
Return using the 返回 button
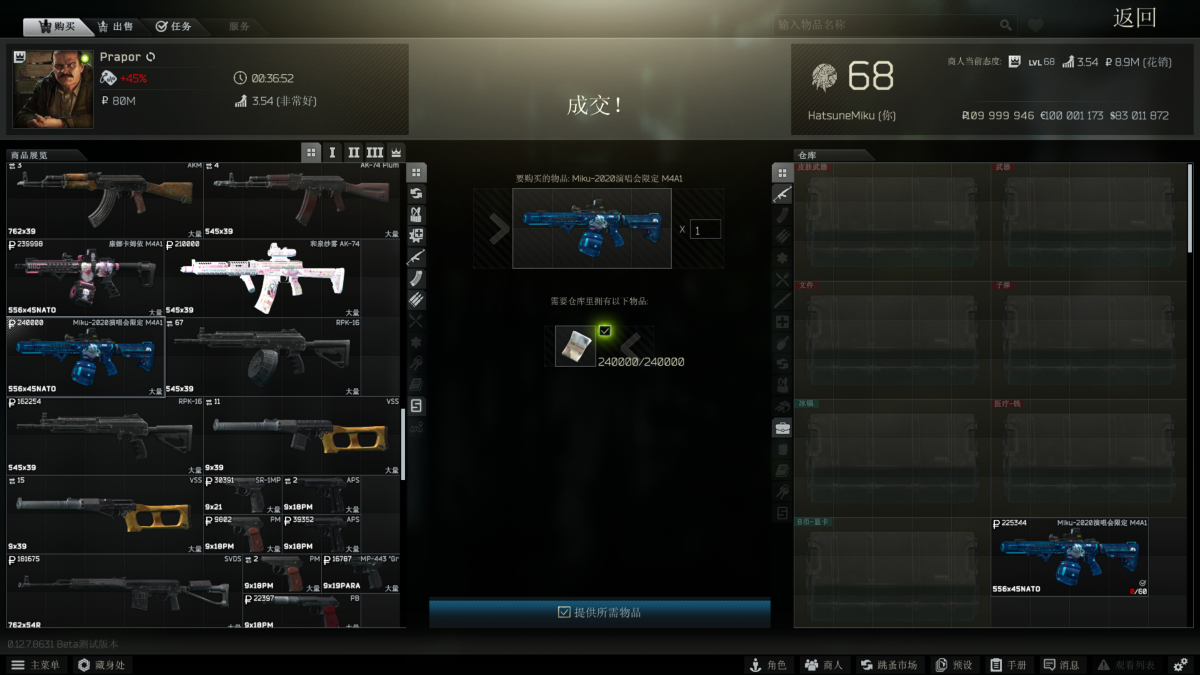click(x=1135, y=18)
